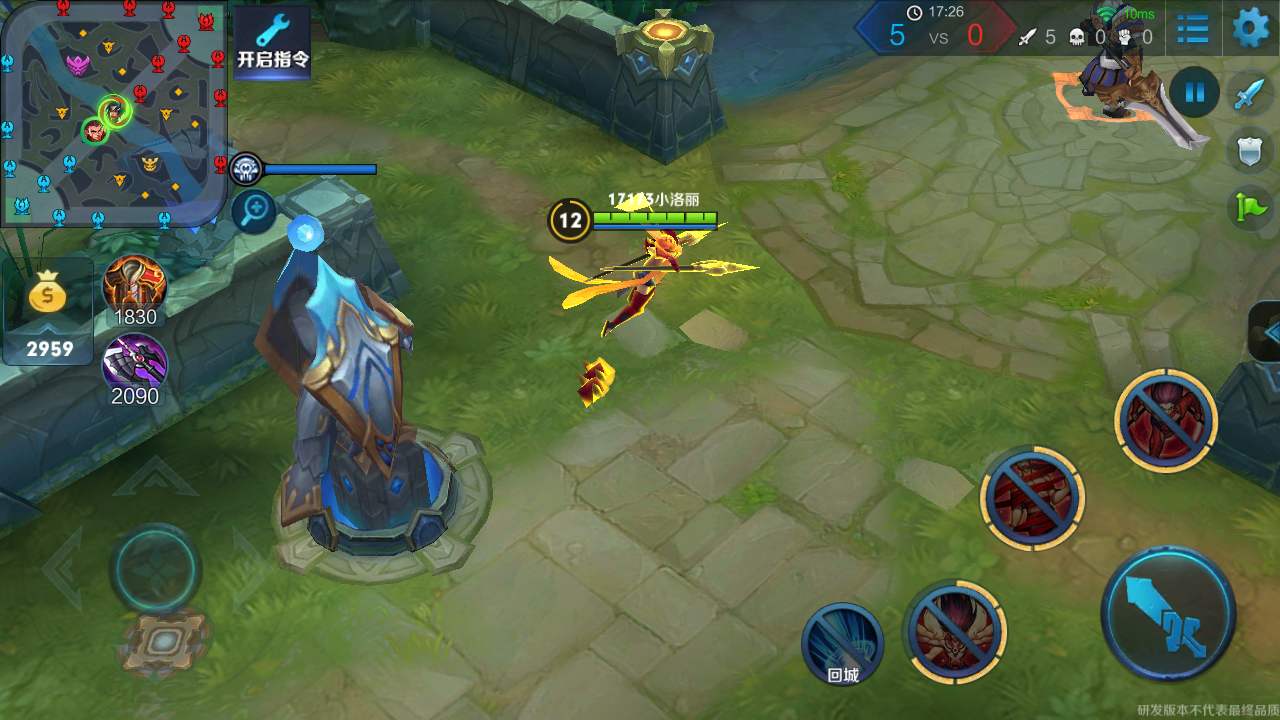Open the gold coin shop

tap(49, 310)
